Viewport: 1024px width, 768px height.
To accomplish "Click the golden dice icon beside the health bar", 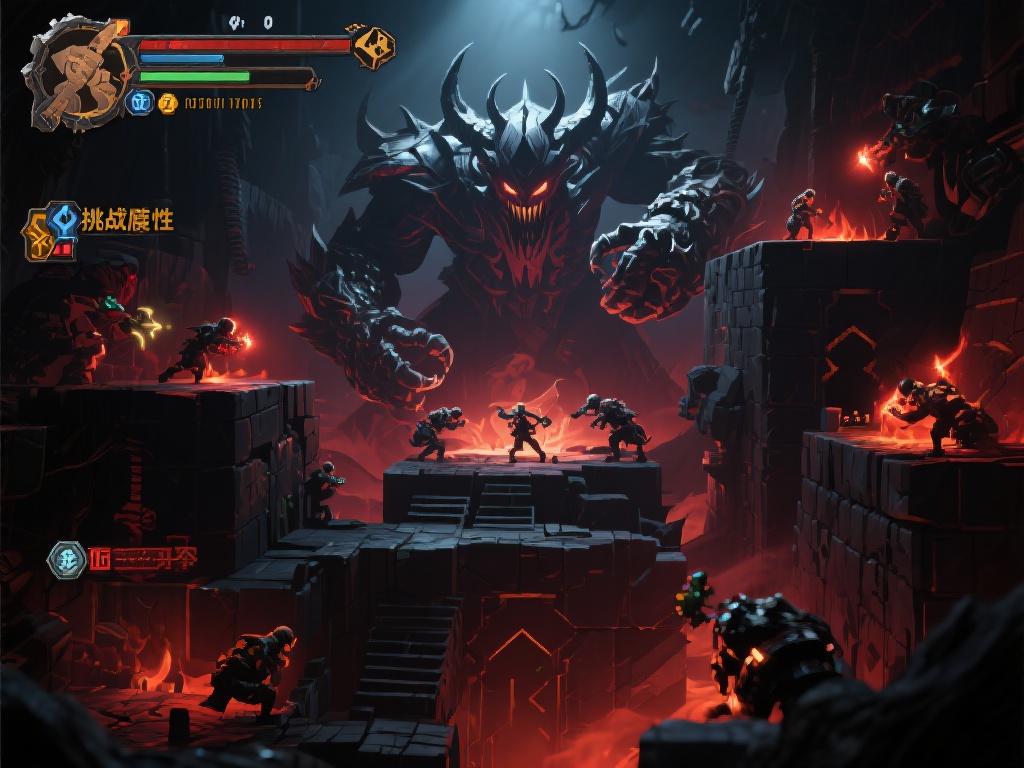I will tap(373, 46).
